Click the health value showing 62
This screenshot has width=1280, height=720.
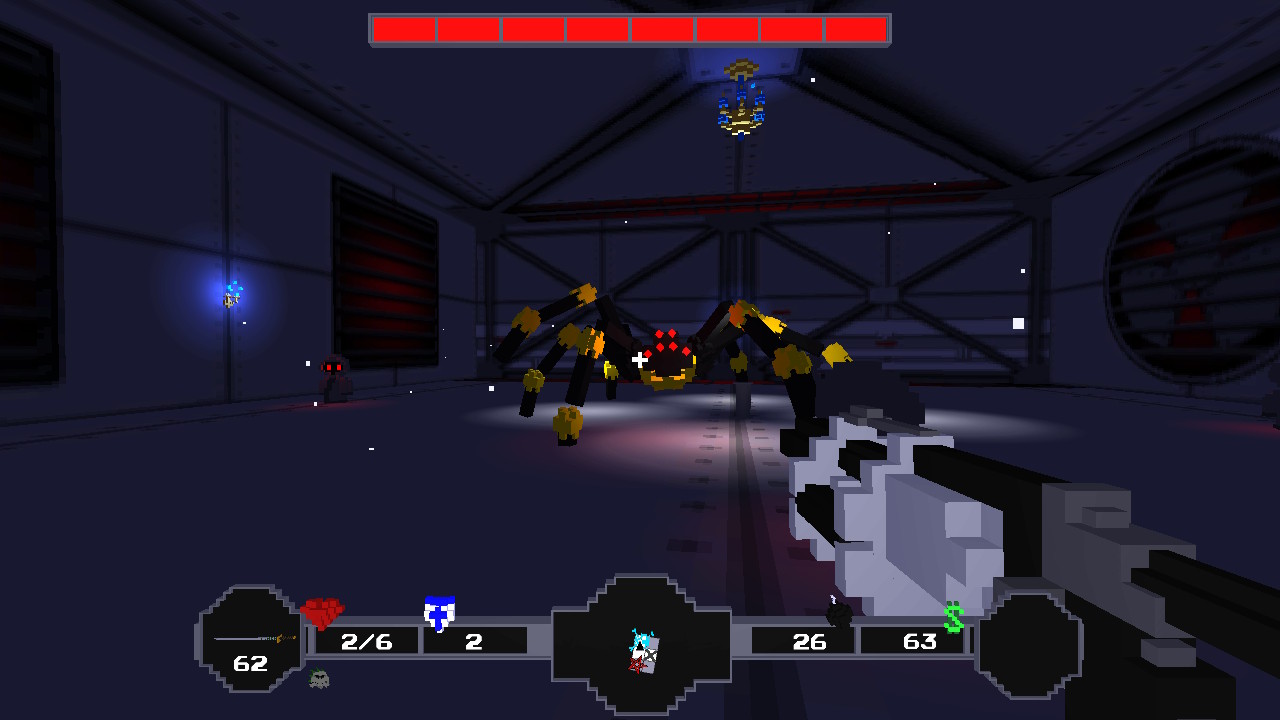(x=255, y=662)
